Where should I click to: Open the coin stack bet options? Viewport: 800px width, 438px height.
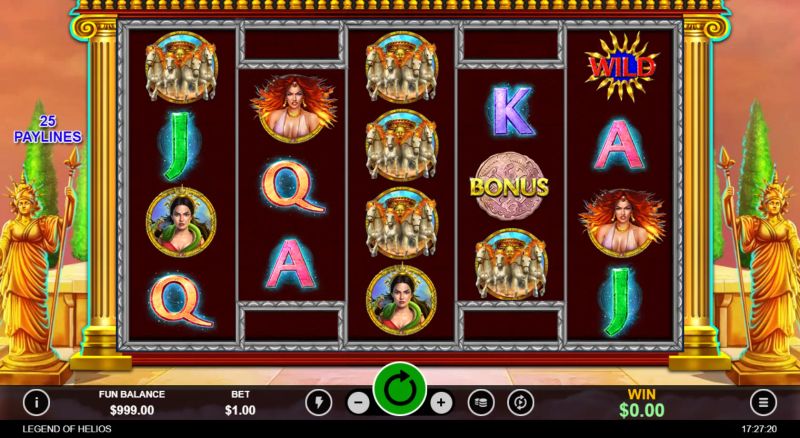coord(482,402)
